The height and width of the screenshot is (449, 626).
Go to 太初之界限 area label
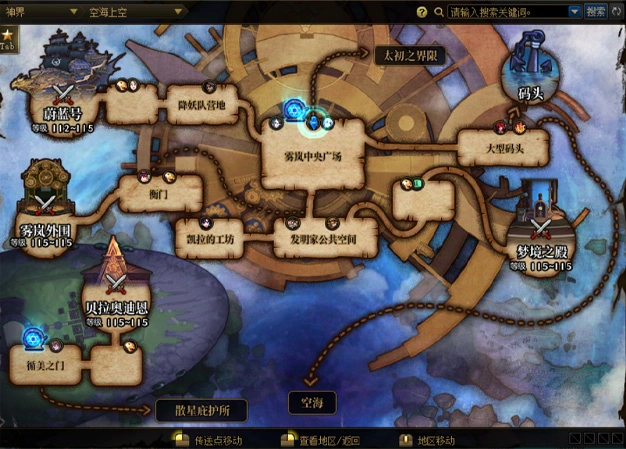410,56
